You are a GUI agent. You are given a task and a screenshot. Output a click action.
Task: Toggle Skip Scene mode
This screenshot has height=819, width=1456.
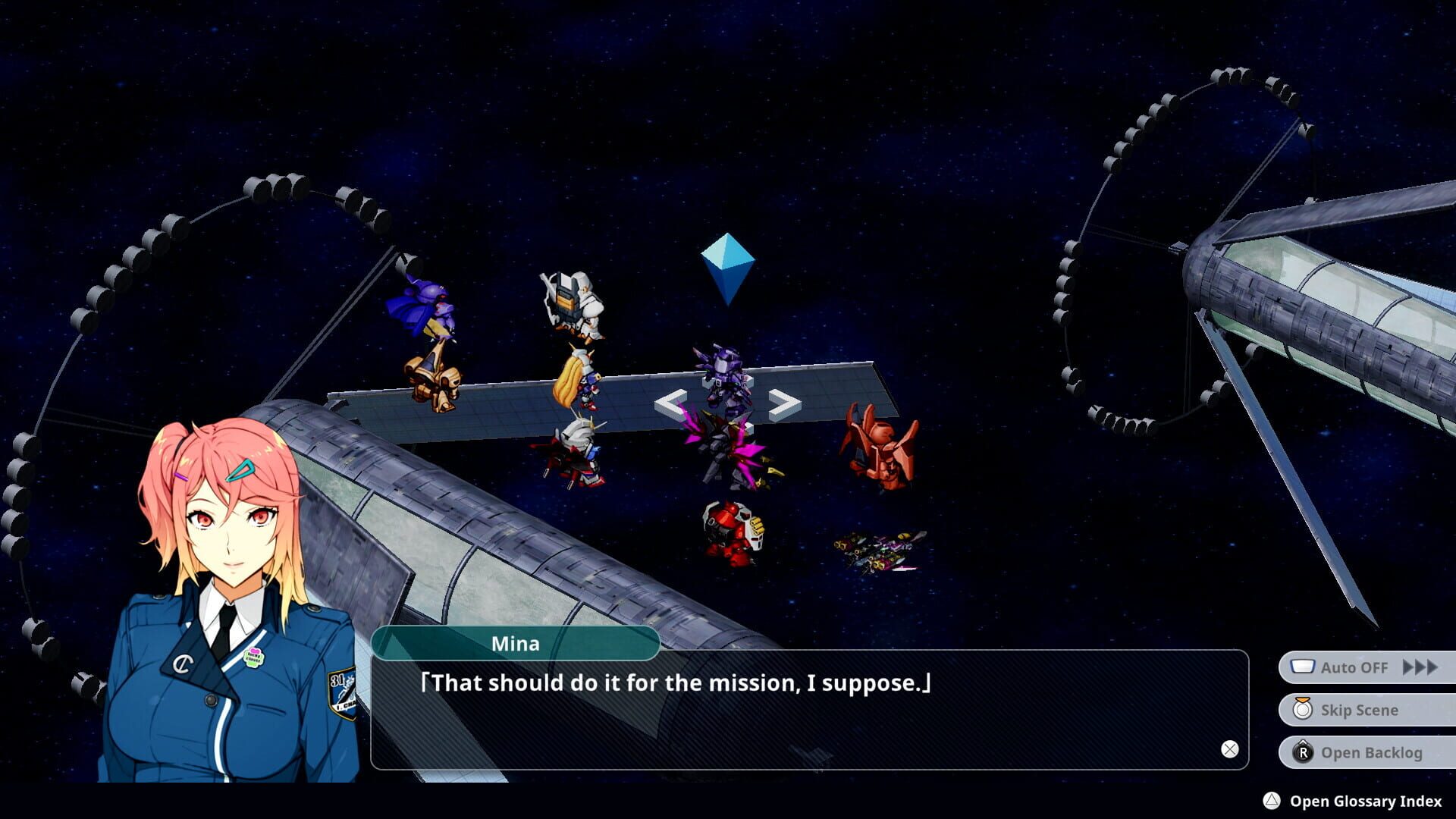[1361, 710]
